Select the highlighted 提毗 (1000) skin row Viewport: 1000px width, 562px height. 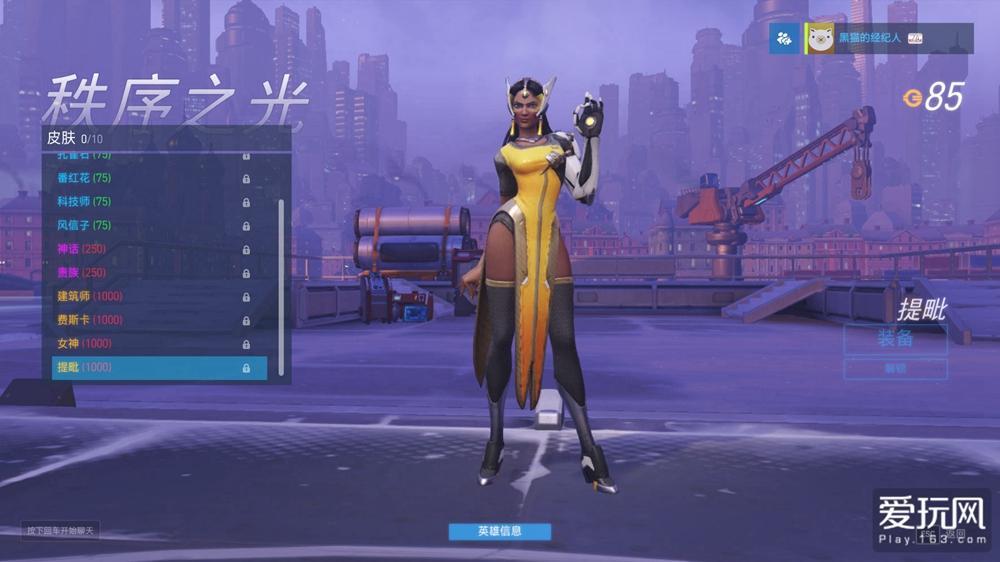point(159,367)
